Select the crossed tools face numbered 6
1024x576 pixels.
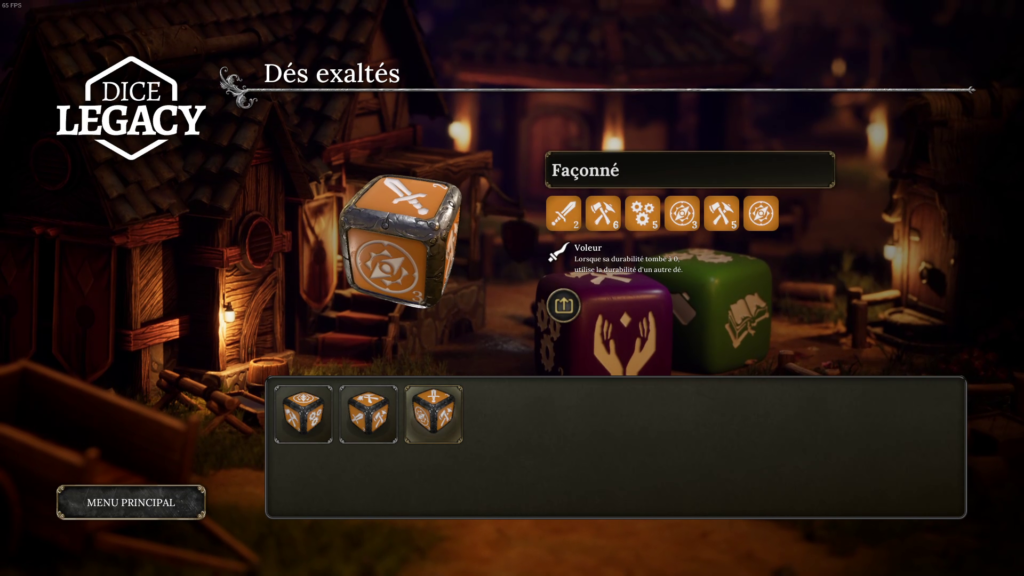pos(603,213)
